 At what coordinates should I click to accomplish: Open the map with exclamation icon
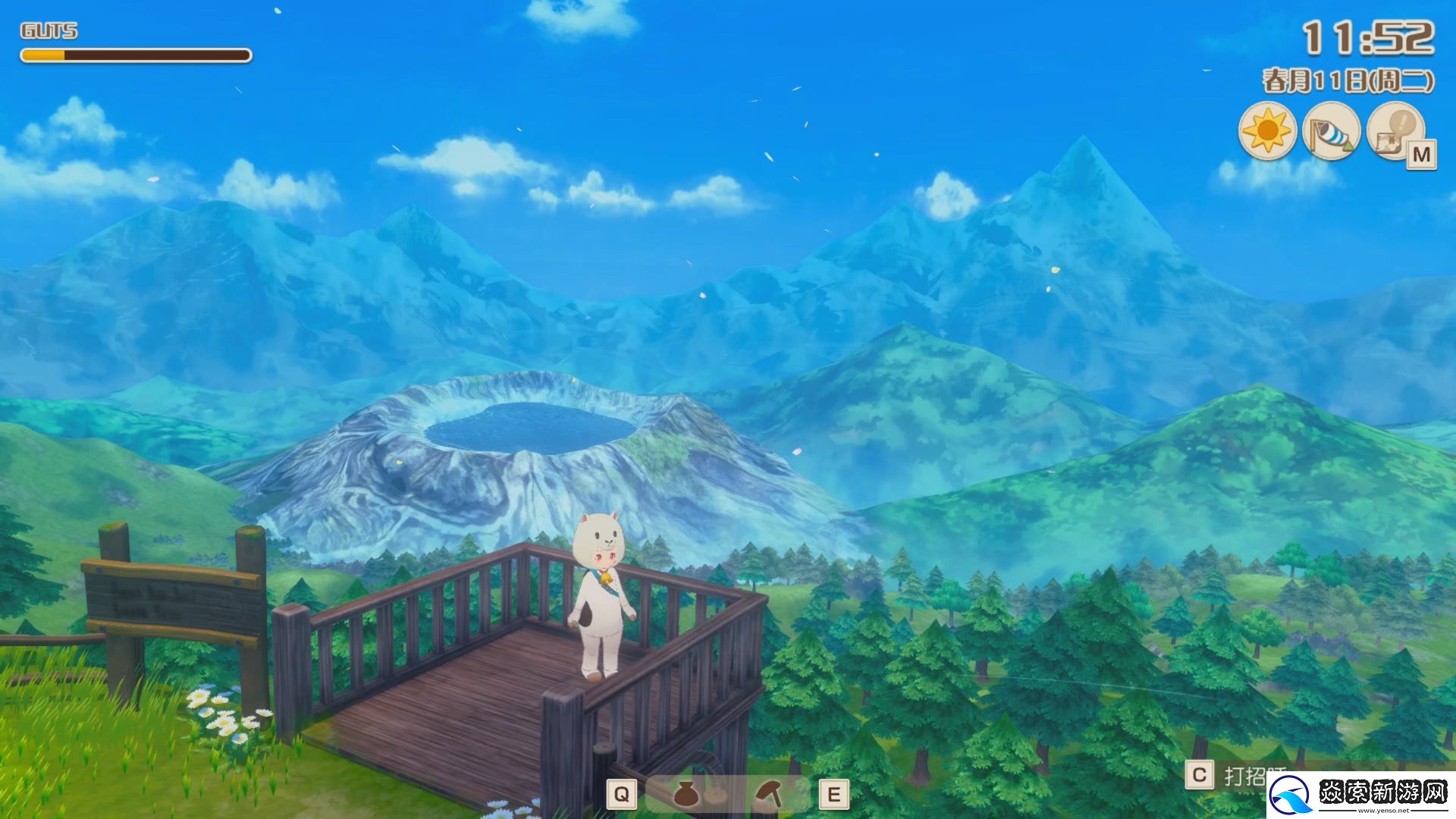click(x=1395, y=131)
